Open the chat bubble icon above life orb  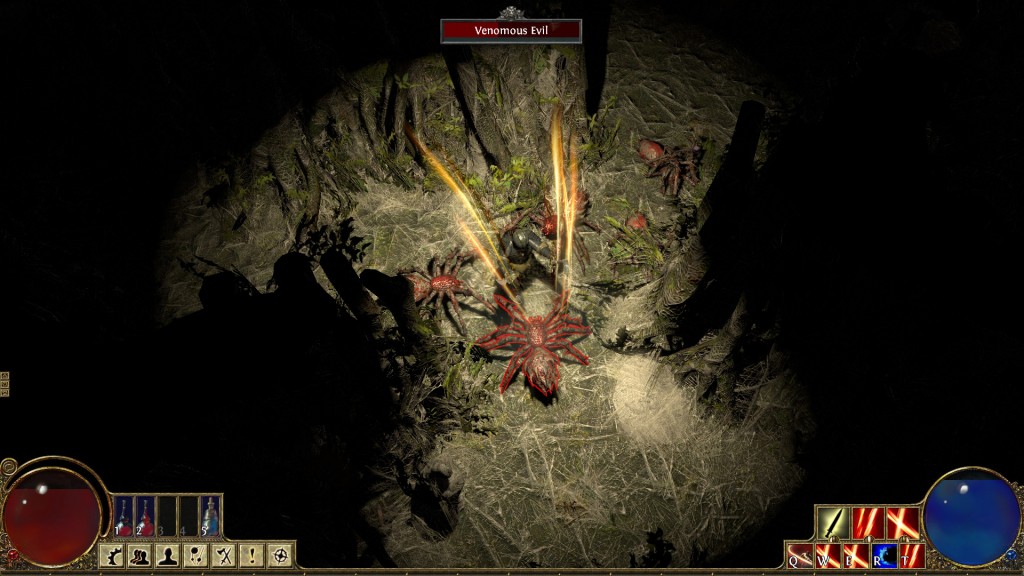pyautogui.click(x=9, y=466)
